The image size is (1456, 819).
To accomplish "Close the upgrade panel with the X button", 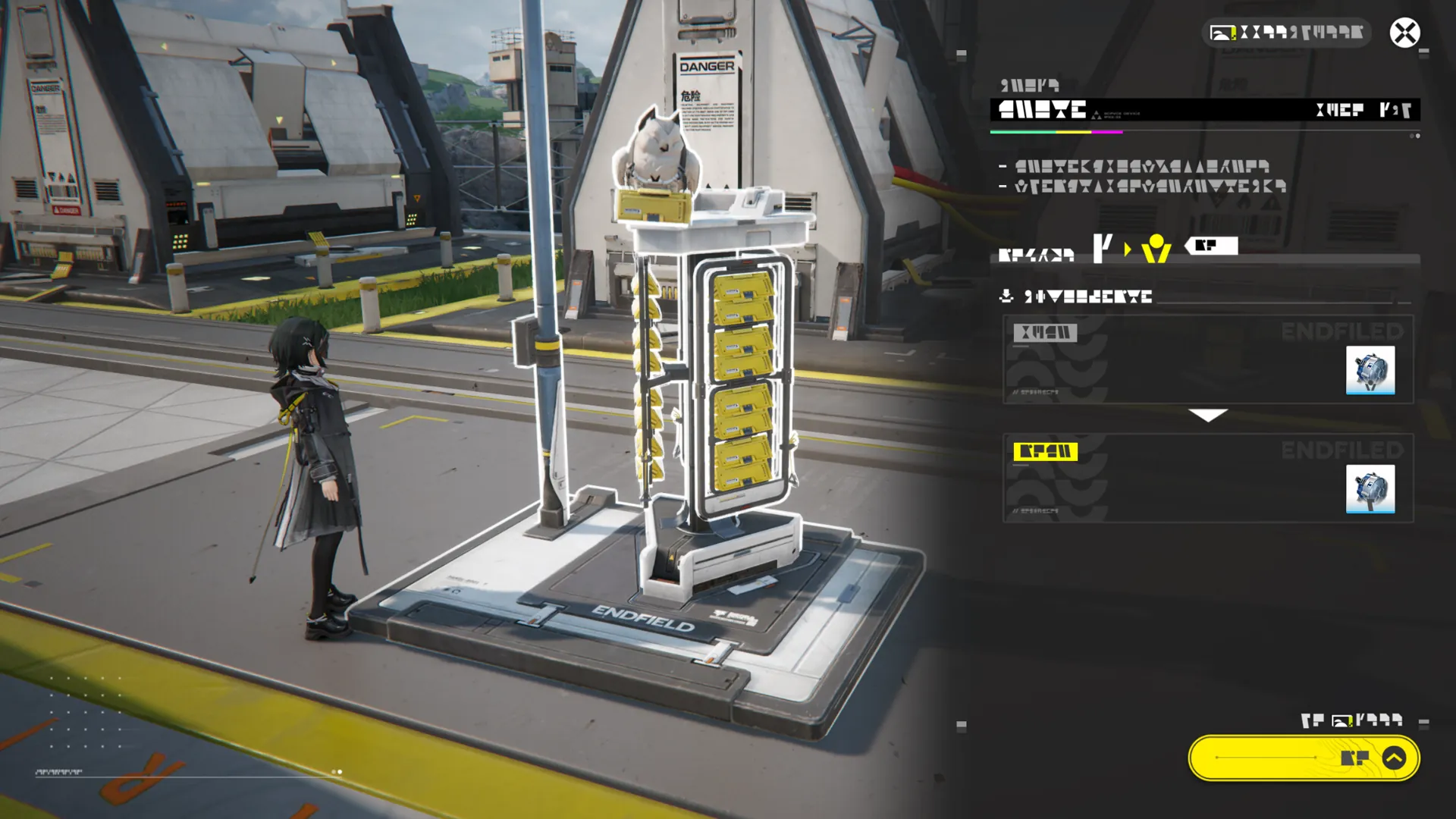I will (x=1404, y=33).
